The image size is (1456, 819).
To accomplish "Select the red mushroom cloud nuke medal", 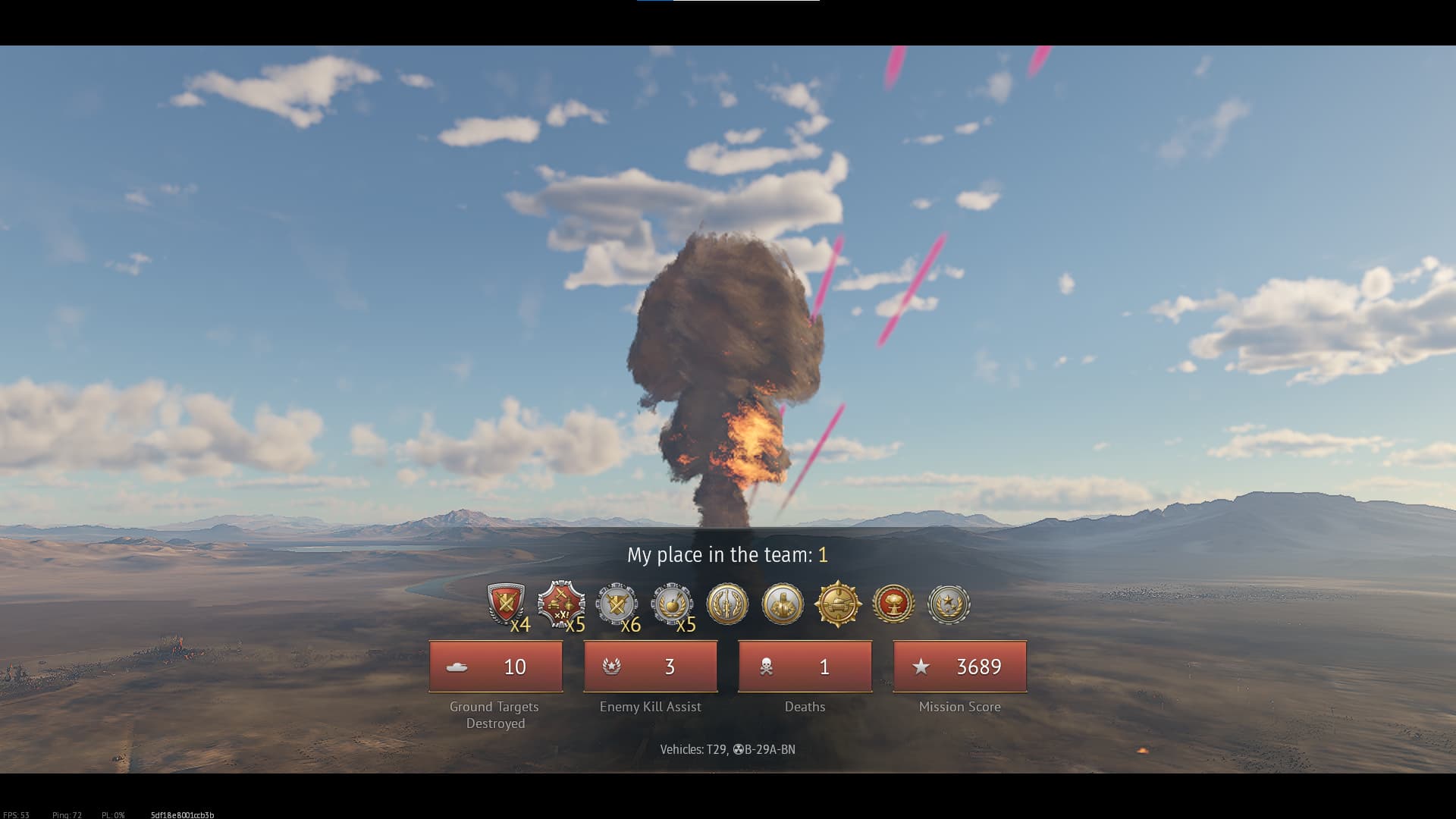I will 893,604.
